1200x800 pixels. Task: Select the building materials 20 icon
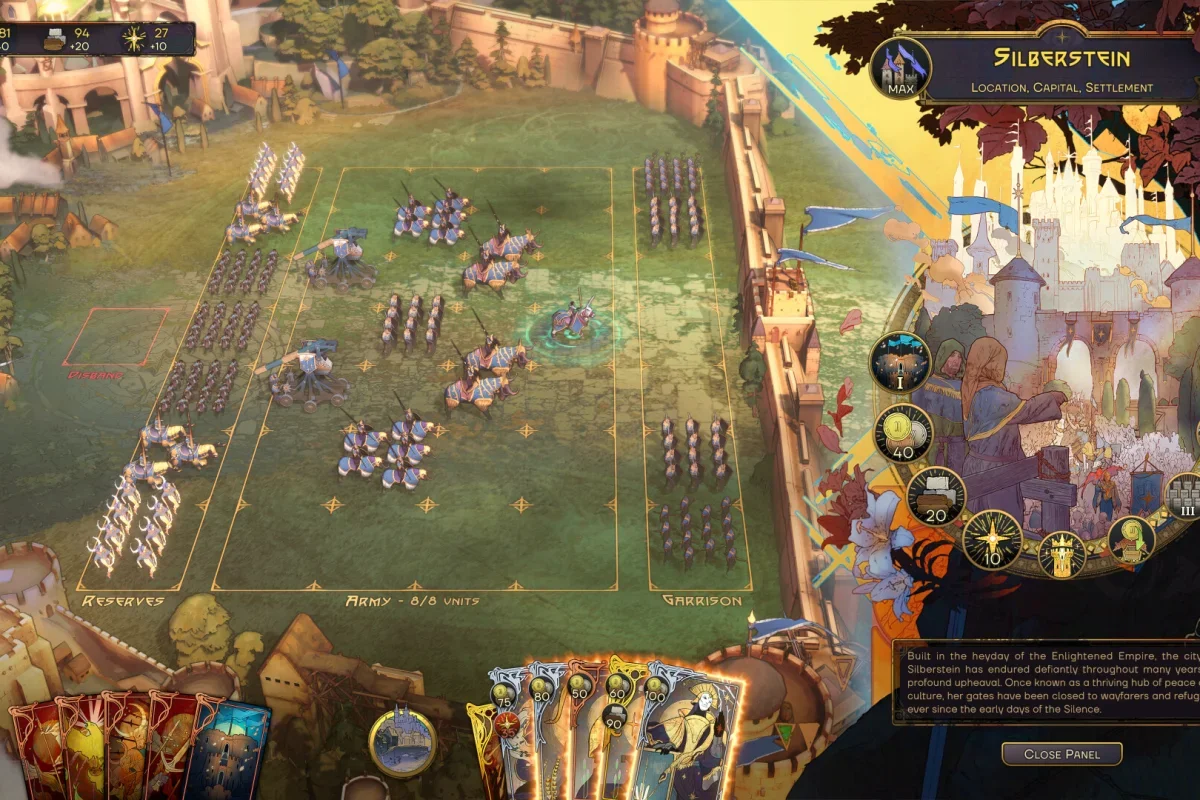tap(936, 496)
